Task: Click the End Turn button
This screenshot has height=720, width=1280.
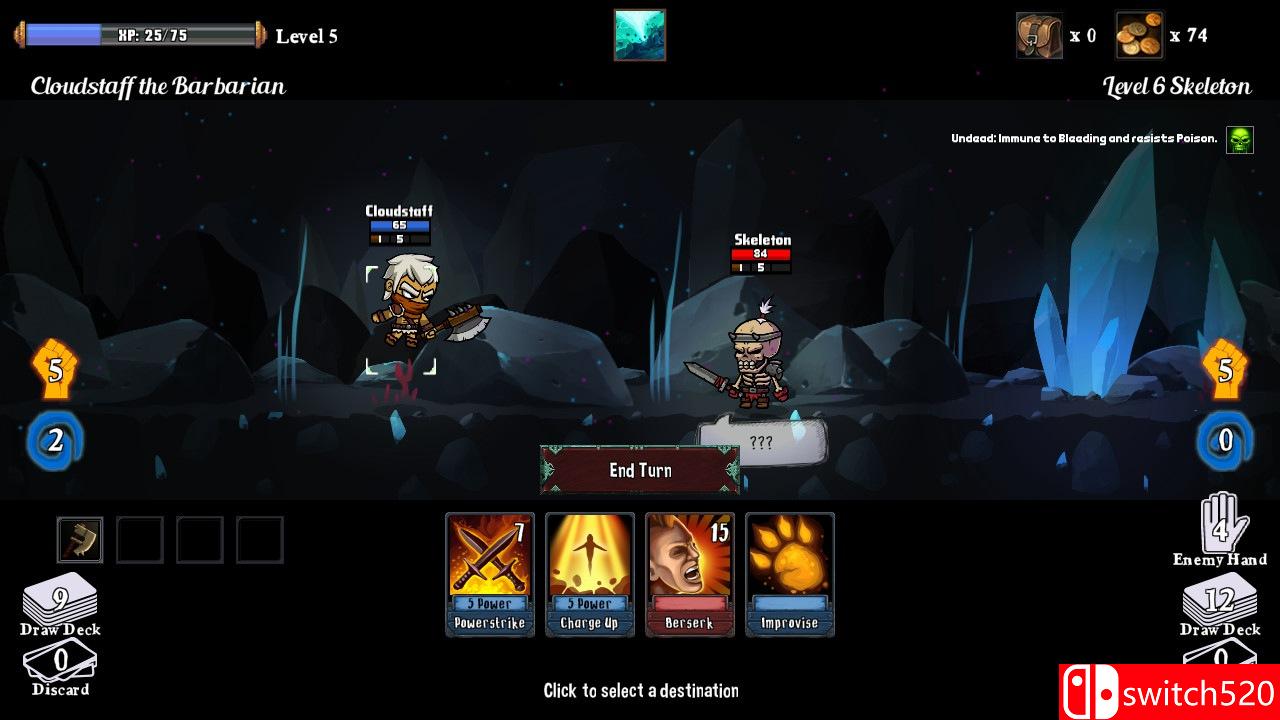Action: coord(638,470)
